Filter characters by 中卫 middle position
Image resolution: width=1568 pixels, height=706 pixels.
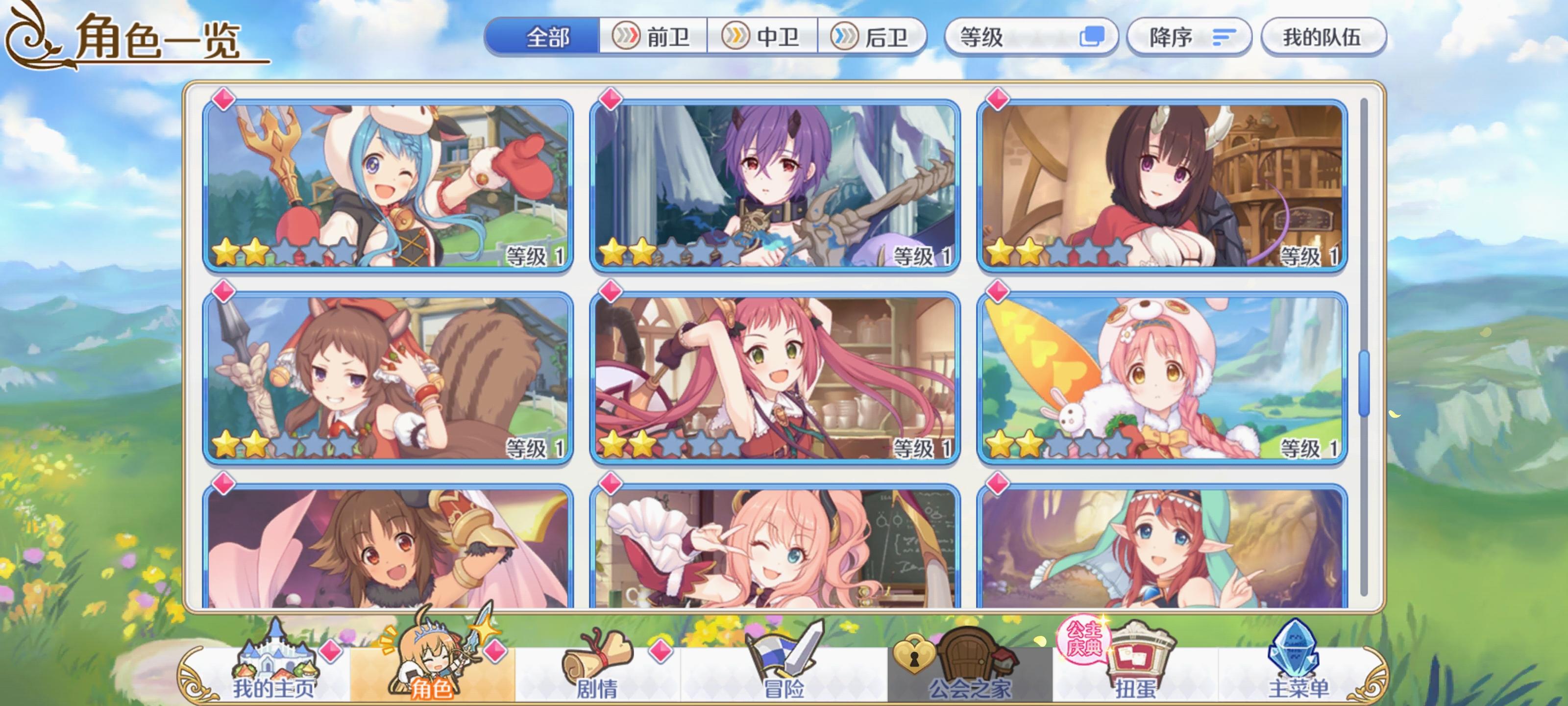[x=764, y=37]
